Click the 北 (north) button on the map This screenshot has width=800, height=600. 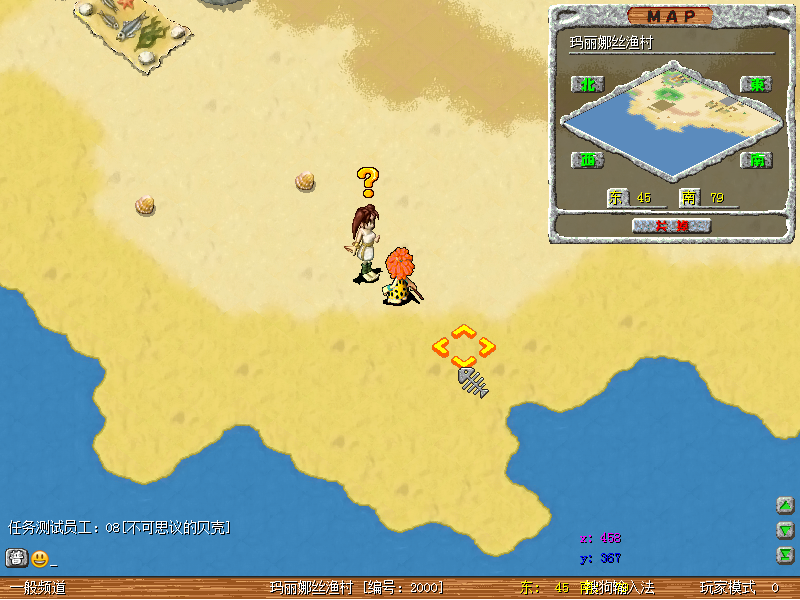tap(588, 84)
